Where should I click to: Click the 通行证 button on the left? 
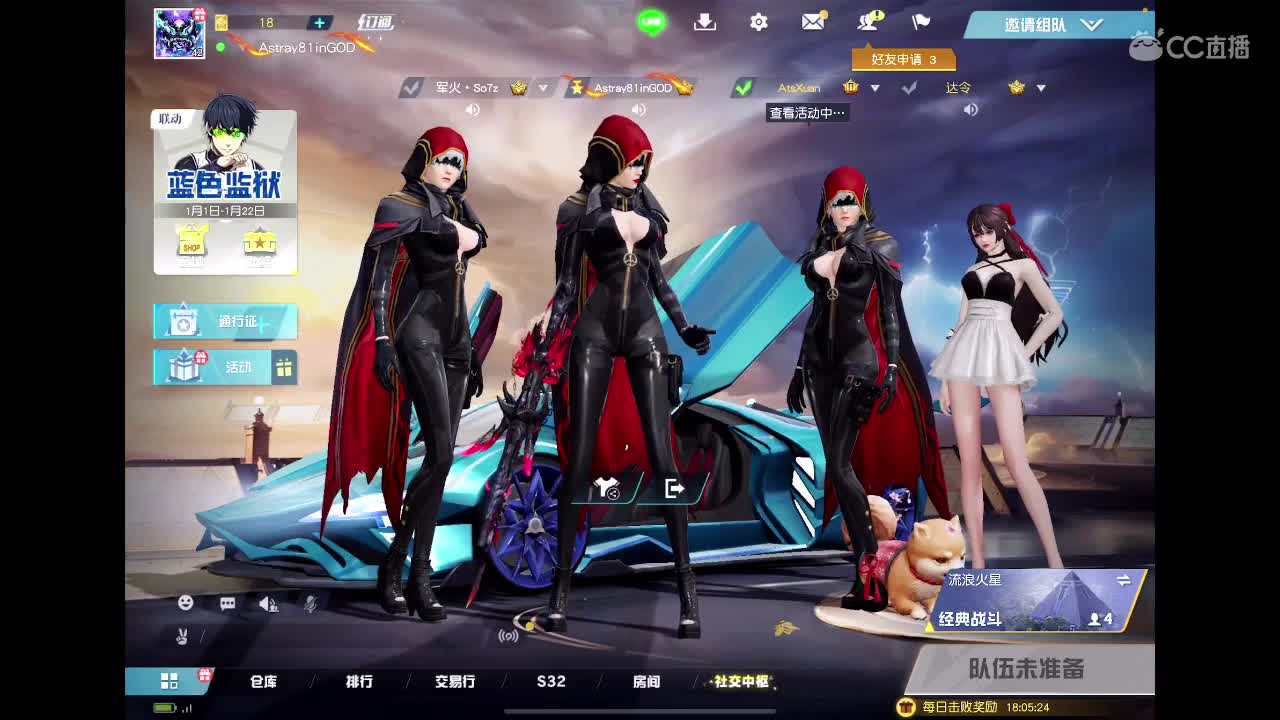pos(227,321)
